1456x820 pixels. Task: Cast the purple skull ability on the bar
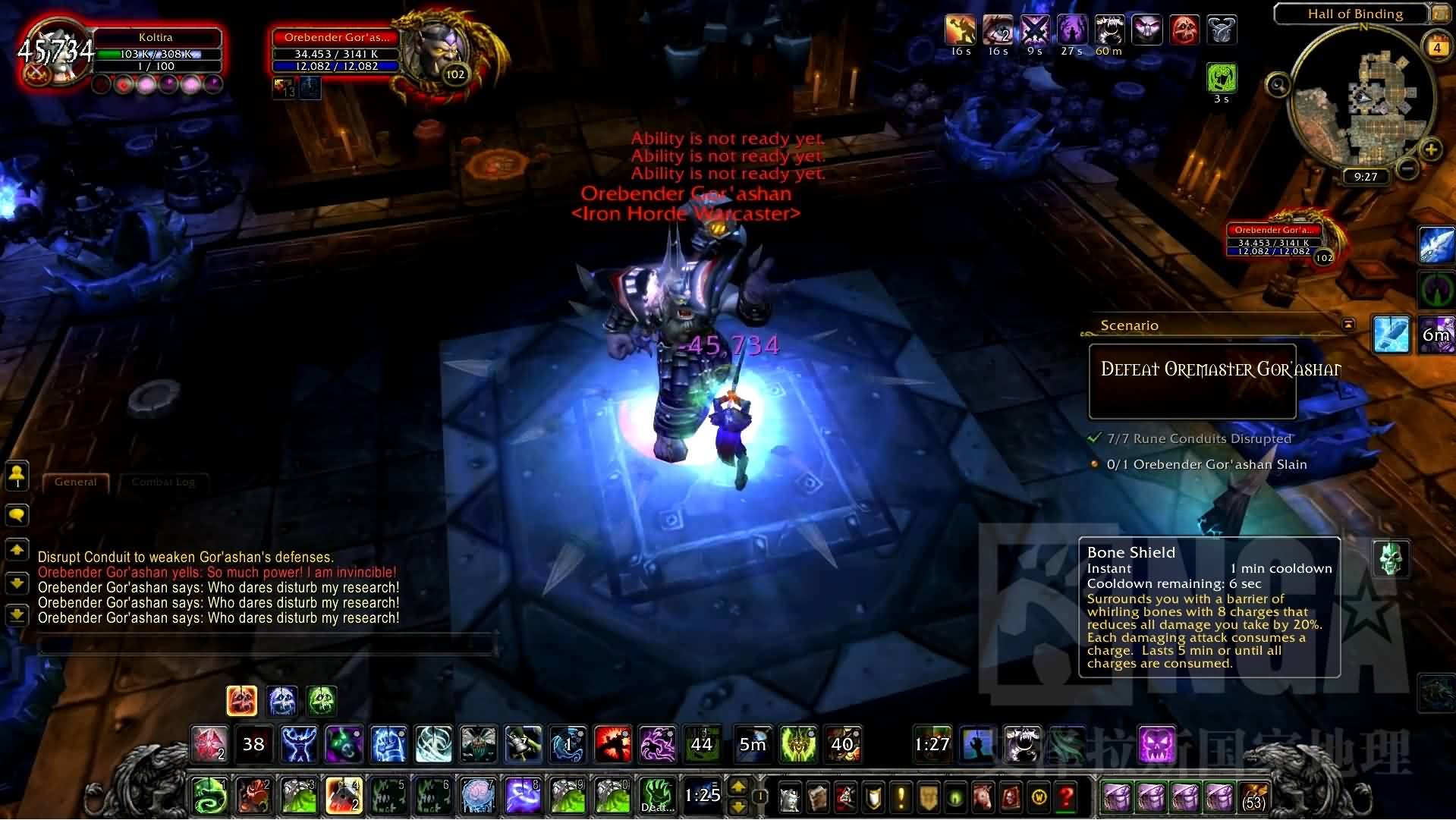coord(1157,744)
